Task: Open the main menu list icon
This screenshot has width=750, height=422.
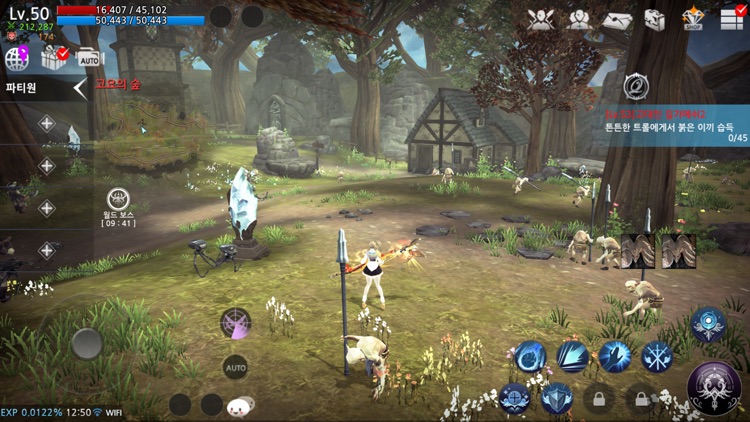Action: pyautogui.click(x=732, y=19)
